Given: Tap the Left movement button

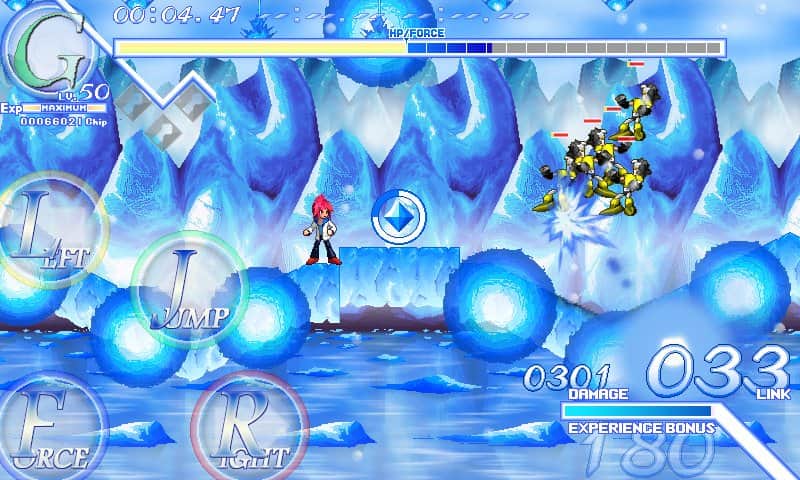Looking at the screenshot, I should 52,232.
